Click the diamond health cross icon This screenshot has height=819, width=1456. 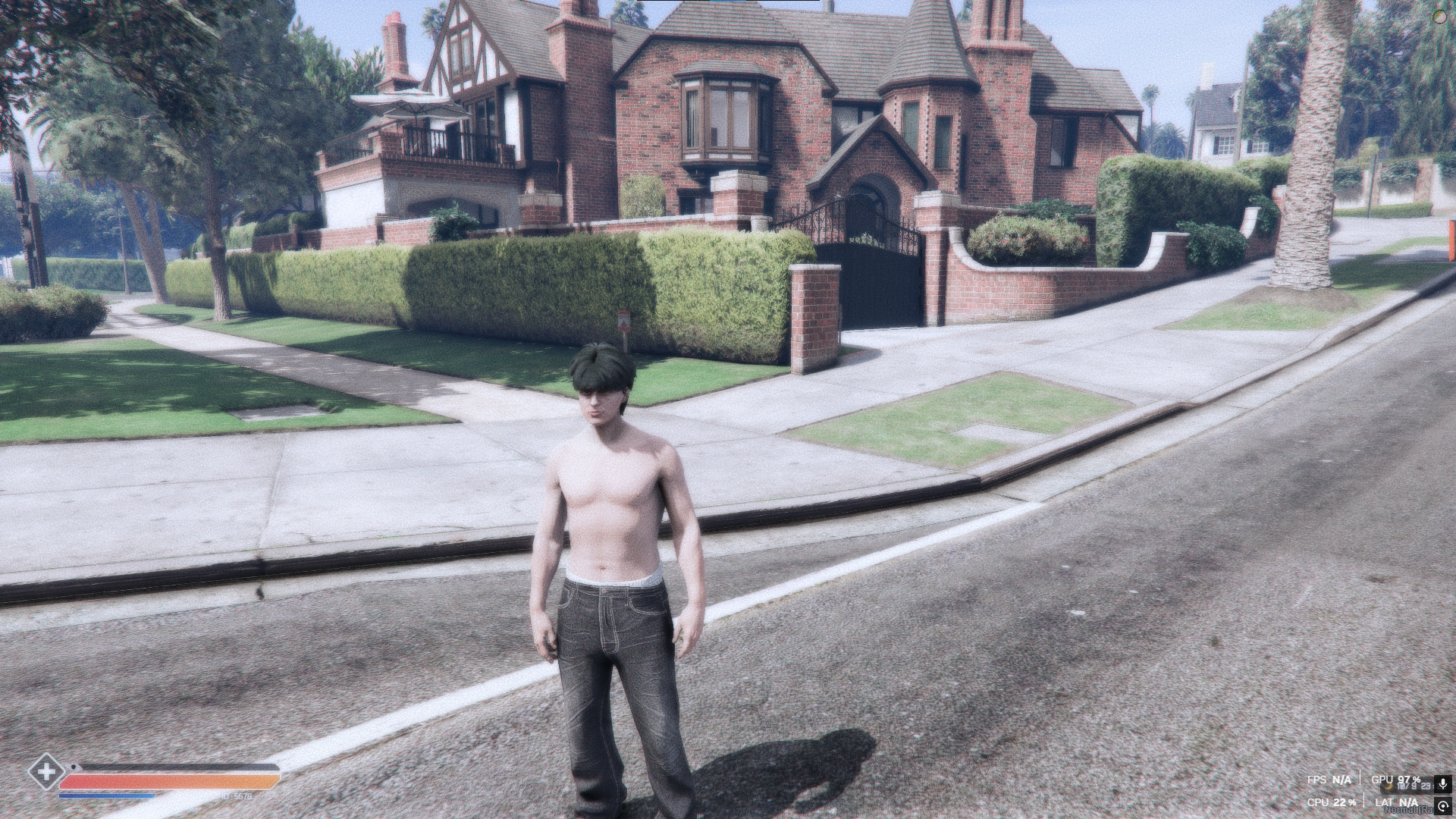point(46,773)
